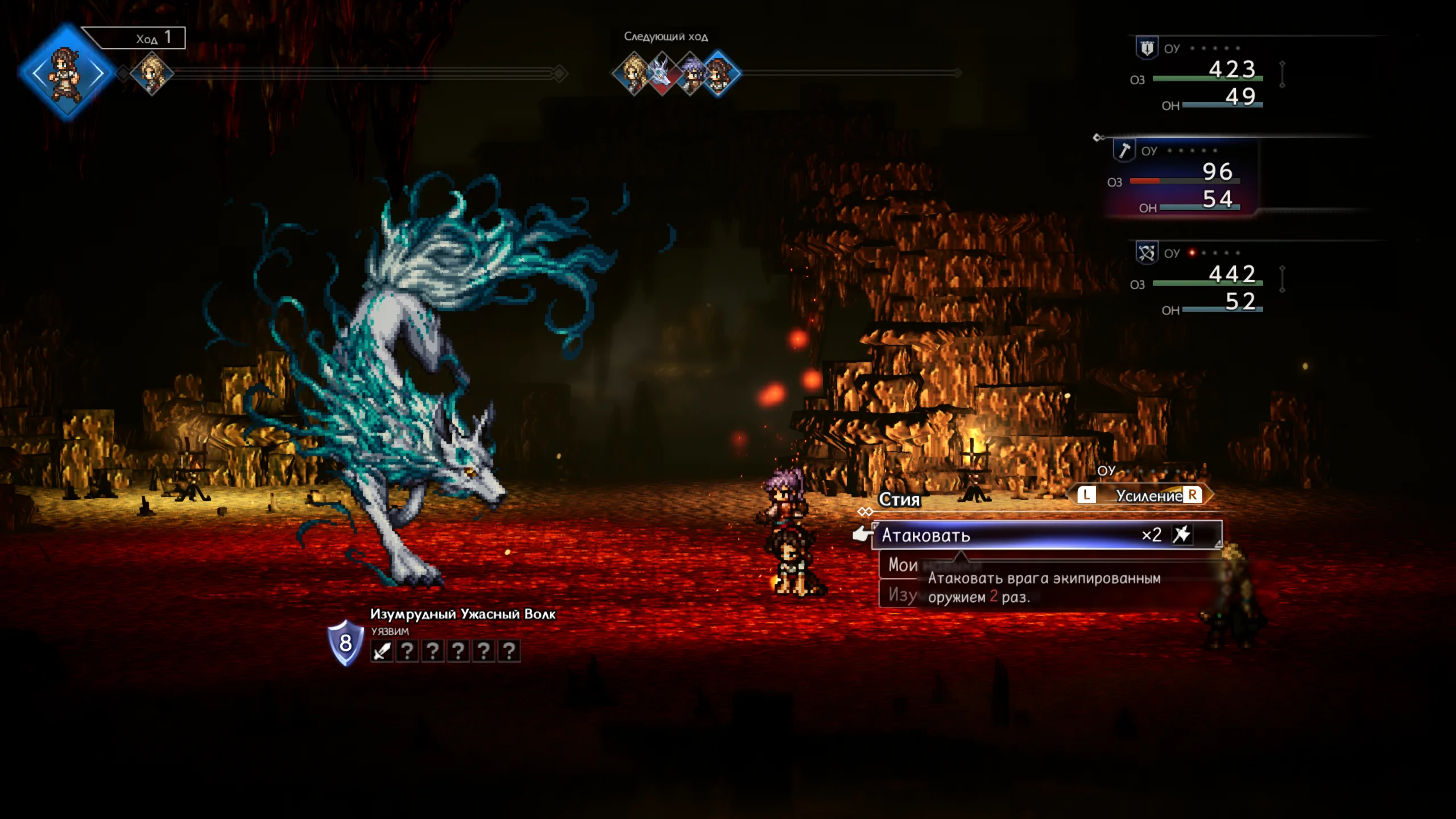Viewport: 1456px width, 819px height.
Task: Click the blonde portrait in current turn order
Action: (x=151, y=73)
